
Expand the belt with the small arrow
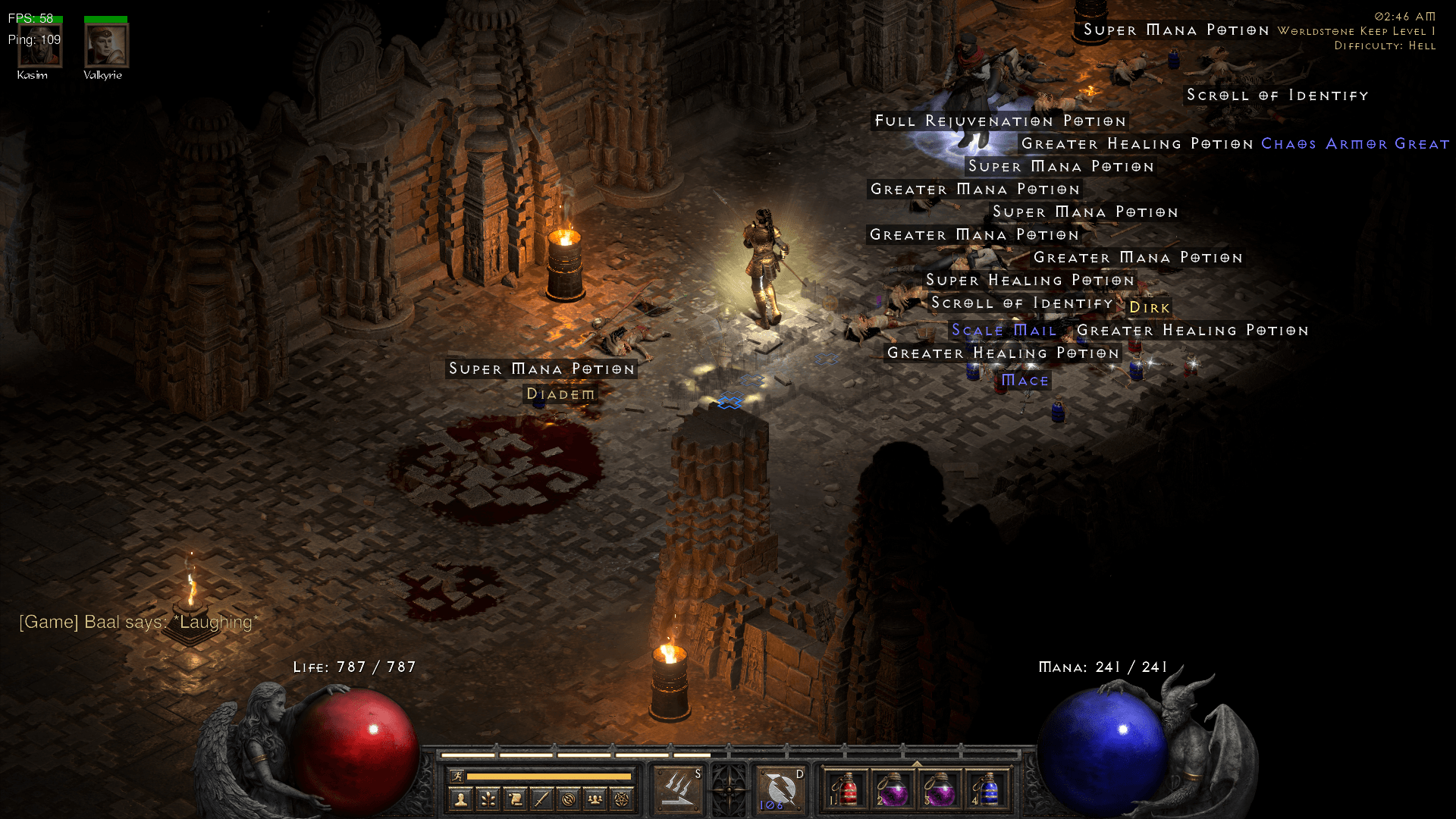917,764
